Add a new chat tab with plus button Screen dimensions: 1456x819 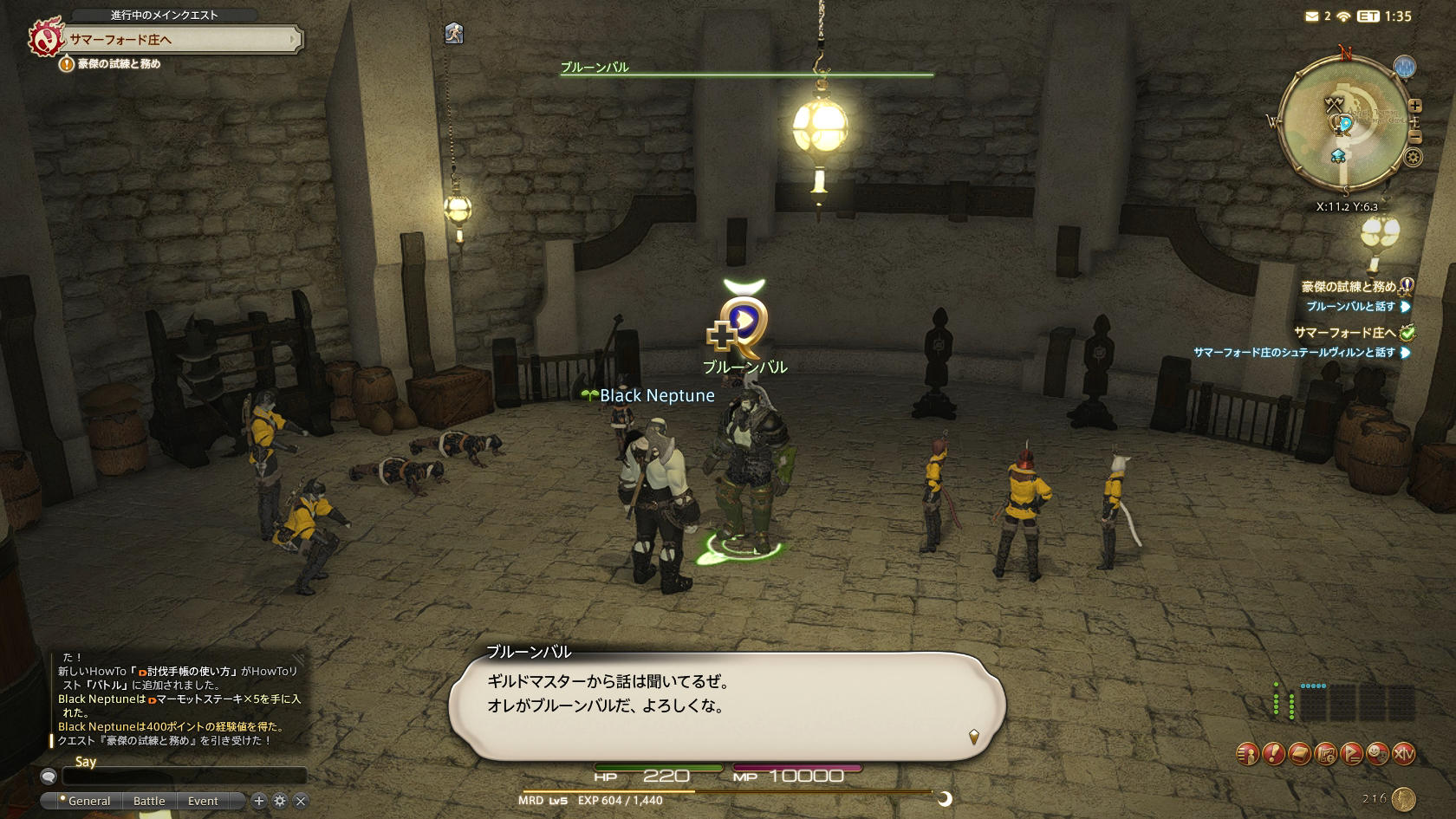point(258,801)
